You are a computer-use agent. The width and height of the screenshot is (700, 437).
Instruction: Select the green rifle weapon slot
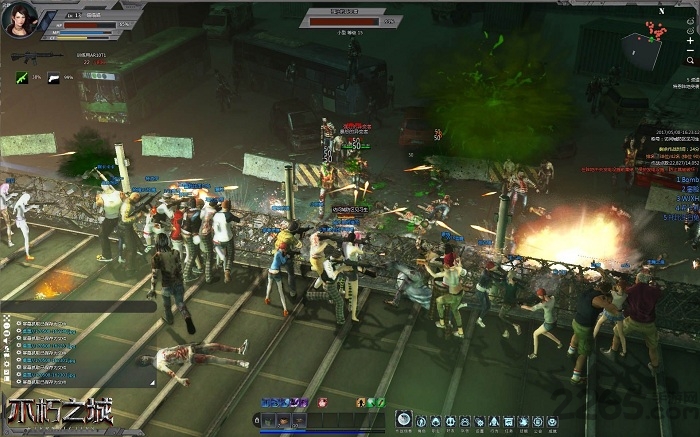click(22, 76)
